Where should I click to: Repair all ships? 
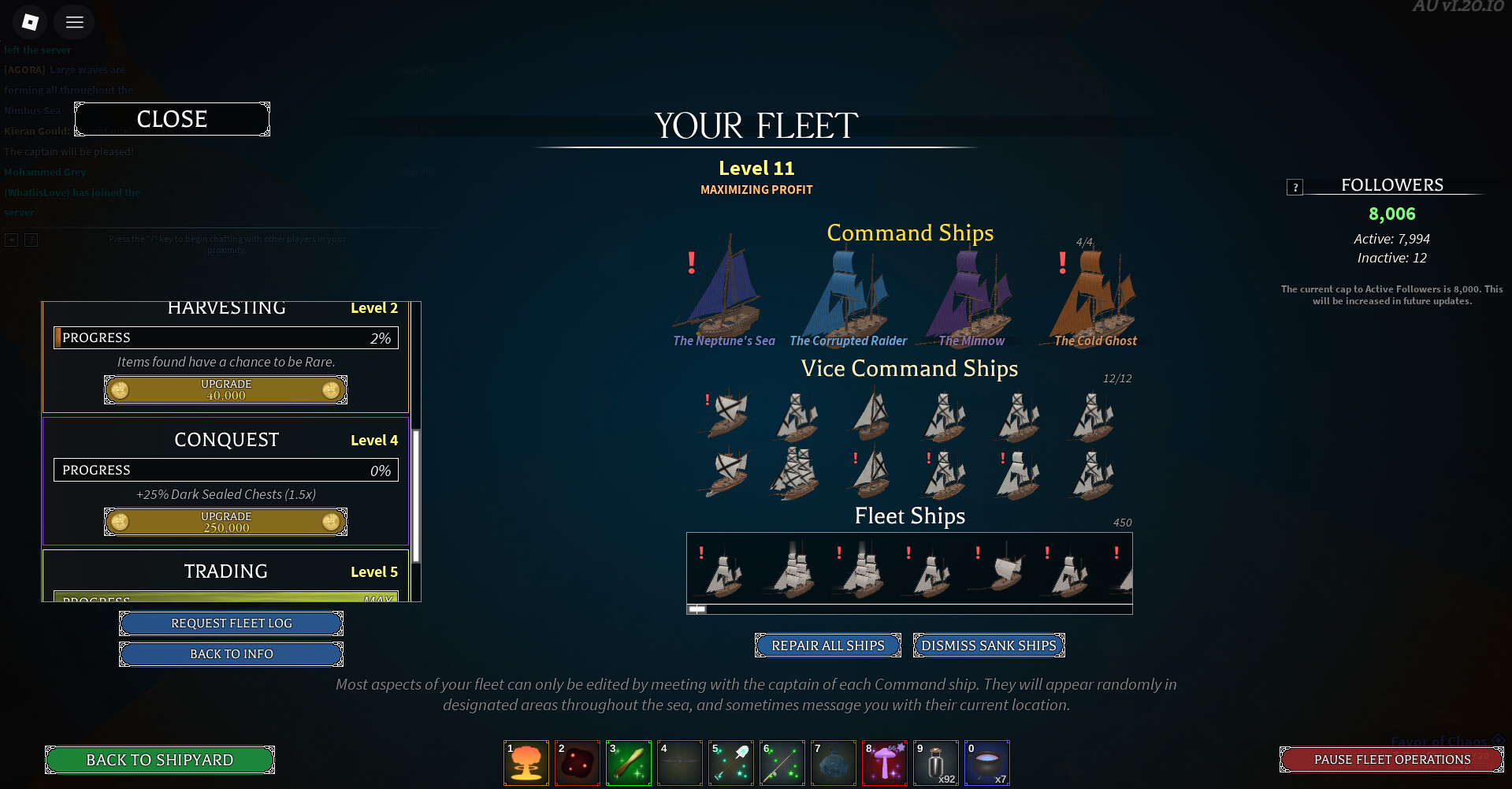coord(827,646)
